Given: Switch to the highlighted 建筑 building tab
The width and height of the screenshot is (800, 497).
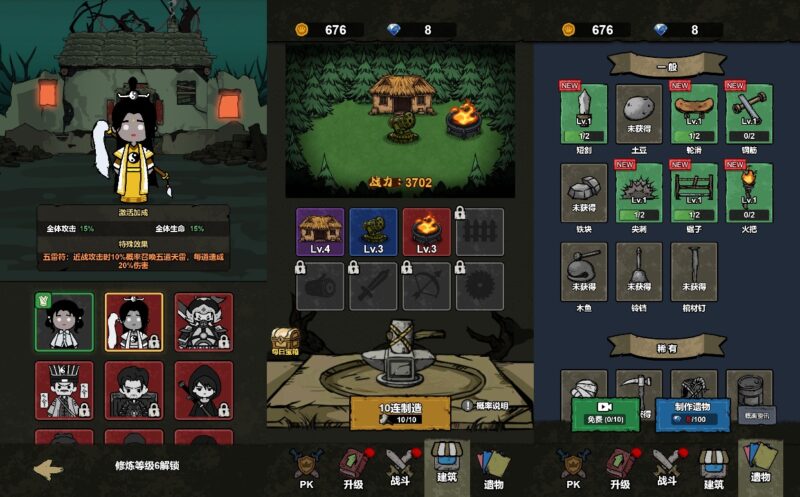Looking at the screenshot, I should tap(447, 467).
